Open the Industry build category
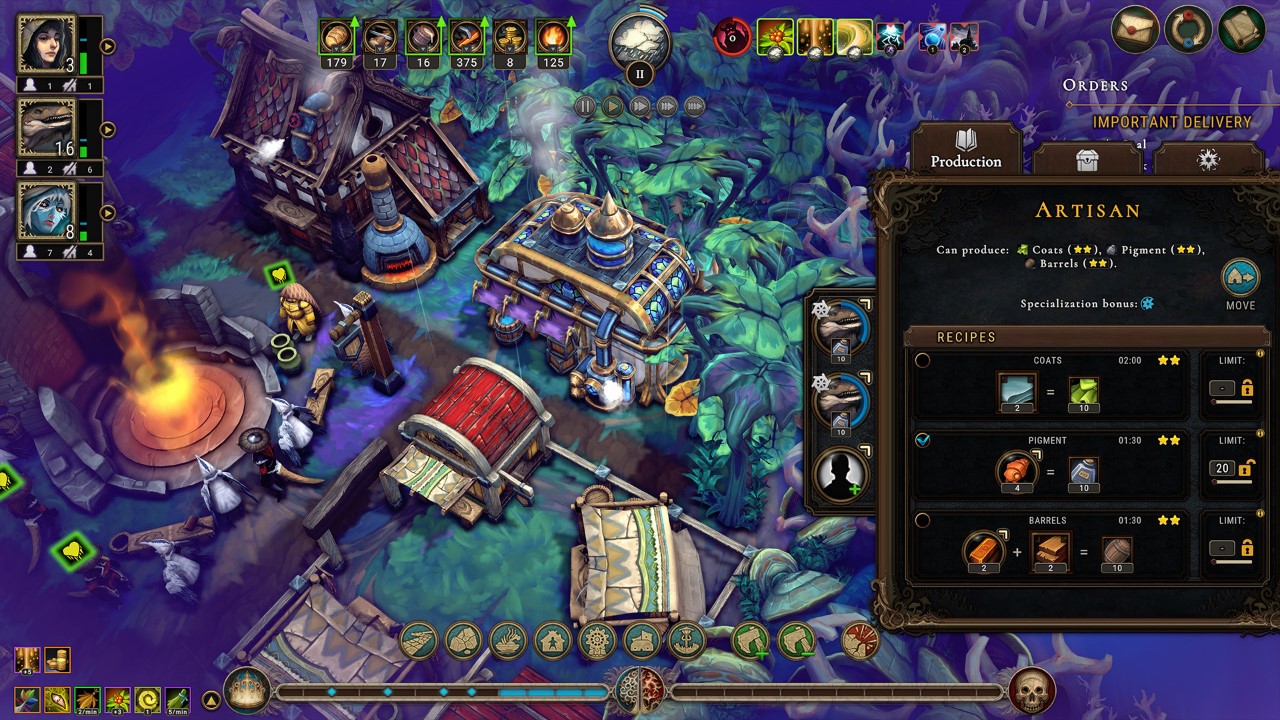Viewport: 1280px width, 720px height. [x=596, y=642]
